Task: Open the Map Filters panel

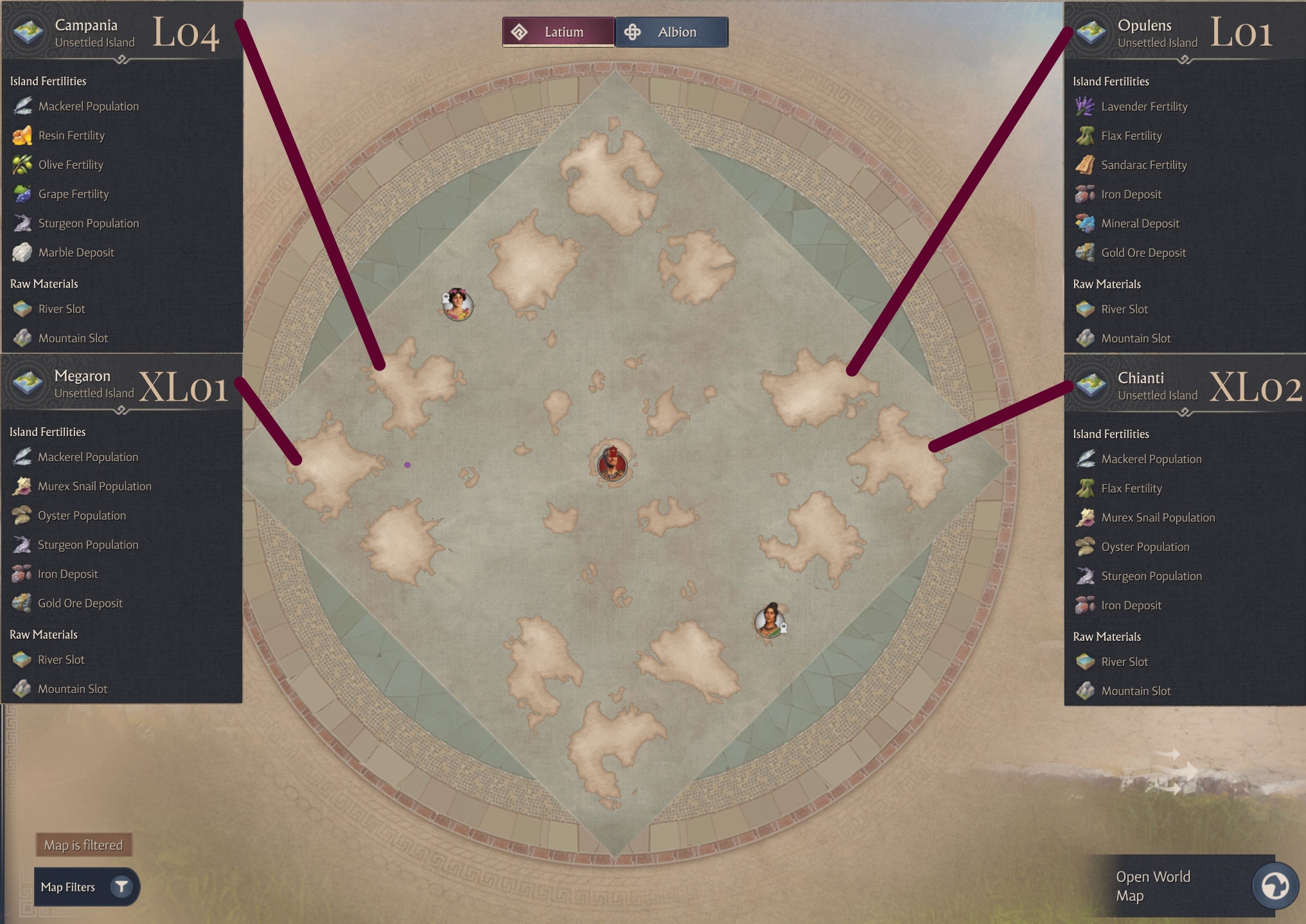Action: pyautogui.click(x=86, y=887)
